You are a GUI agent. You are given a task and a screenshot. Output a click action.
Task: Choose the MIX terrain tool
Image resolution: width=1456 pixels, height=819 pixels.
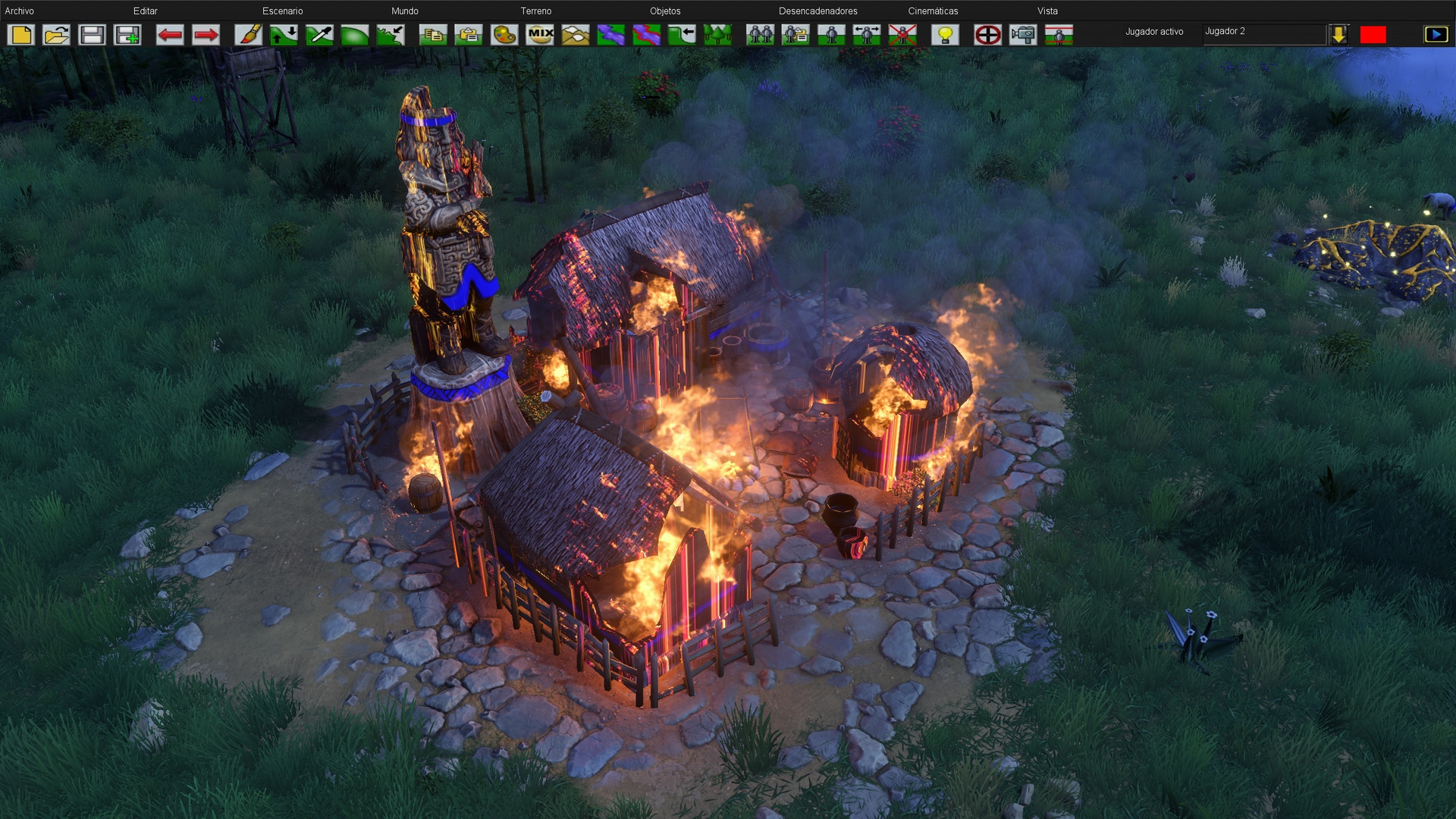[x=540, y=35]
